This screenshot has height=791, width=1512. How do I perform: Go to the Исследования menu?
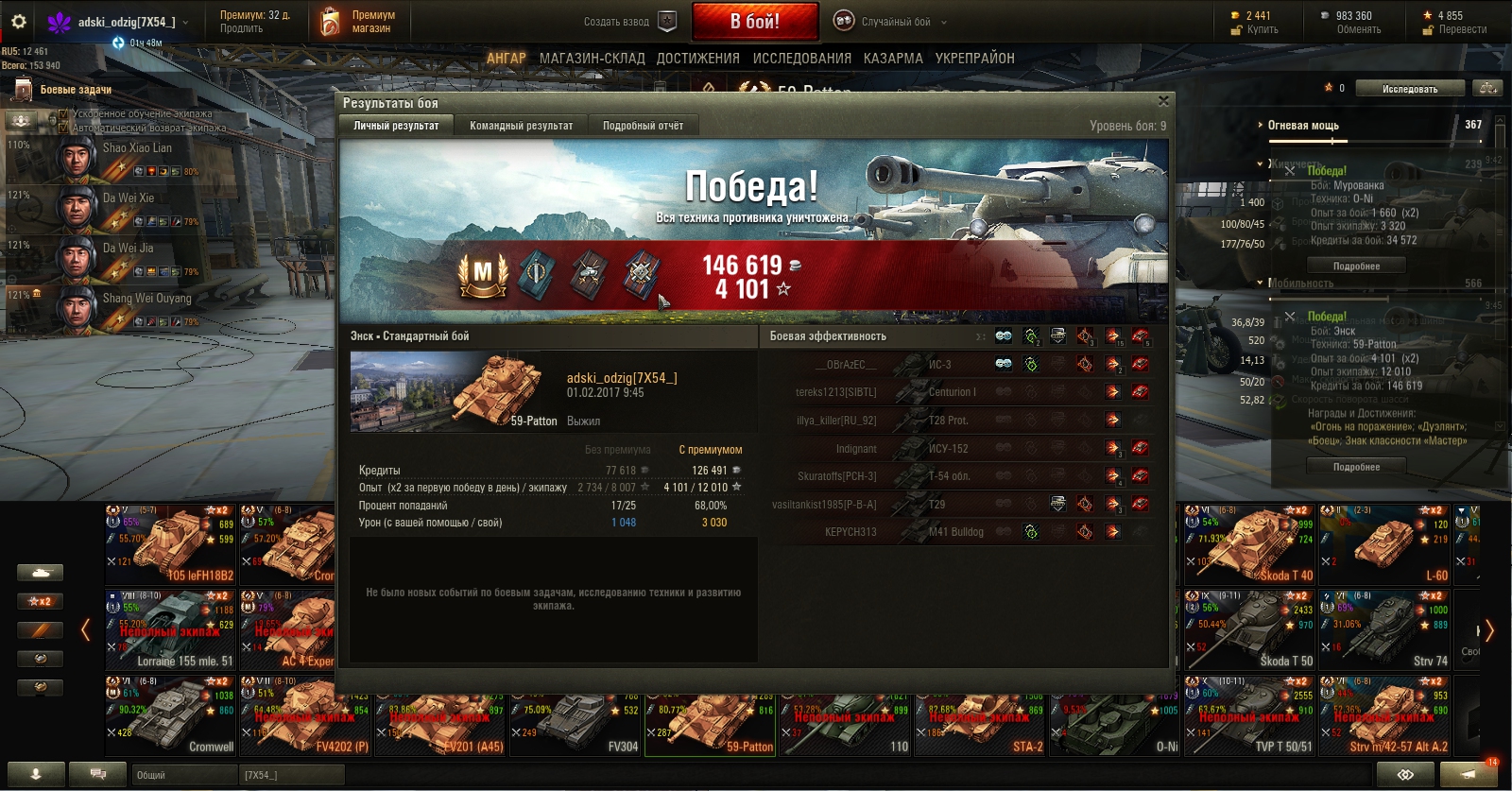point(801,59)
